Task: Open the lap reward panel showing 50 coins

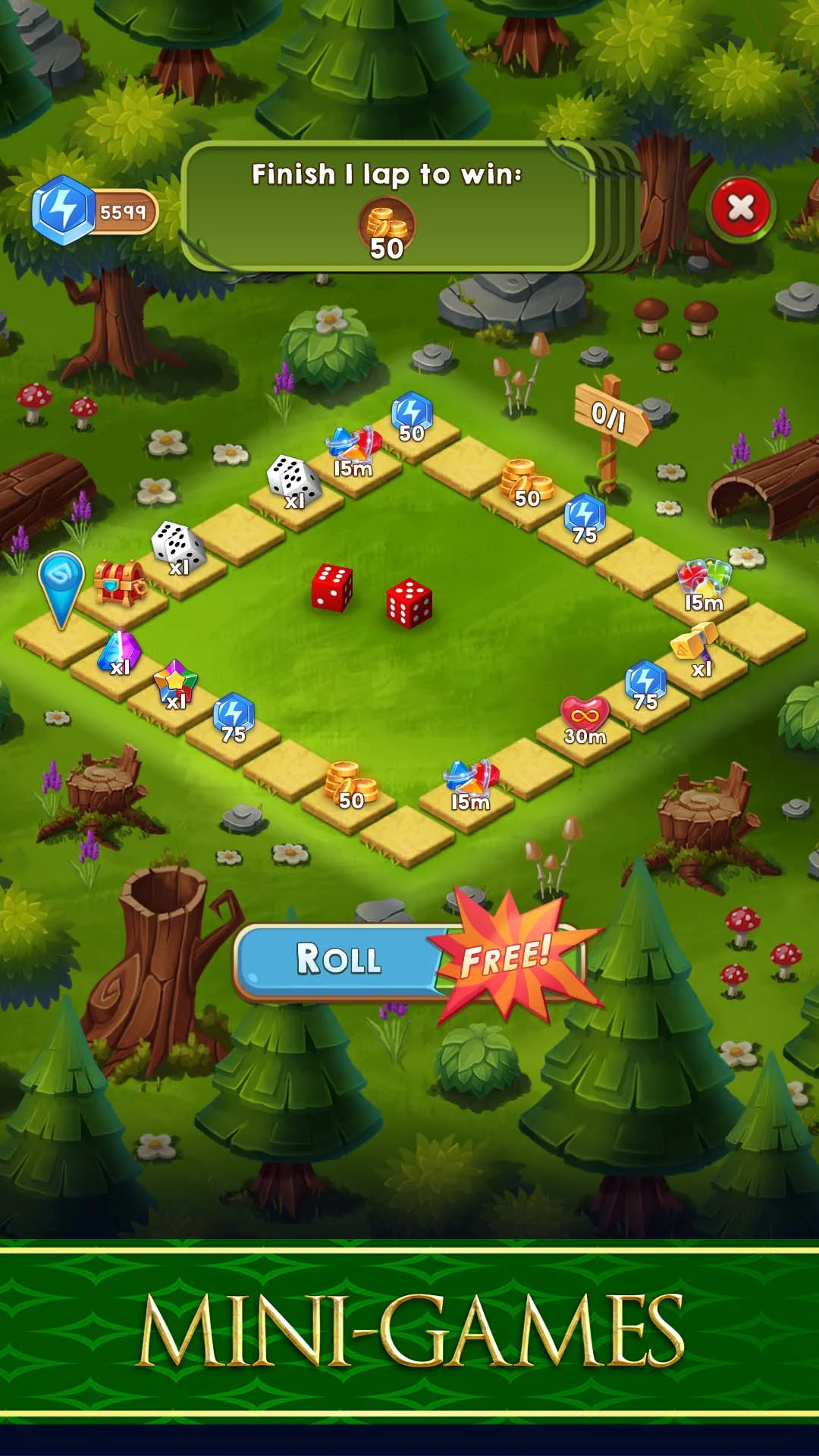Action: tap(387, 206)
